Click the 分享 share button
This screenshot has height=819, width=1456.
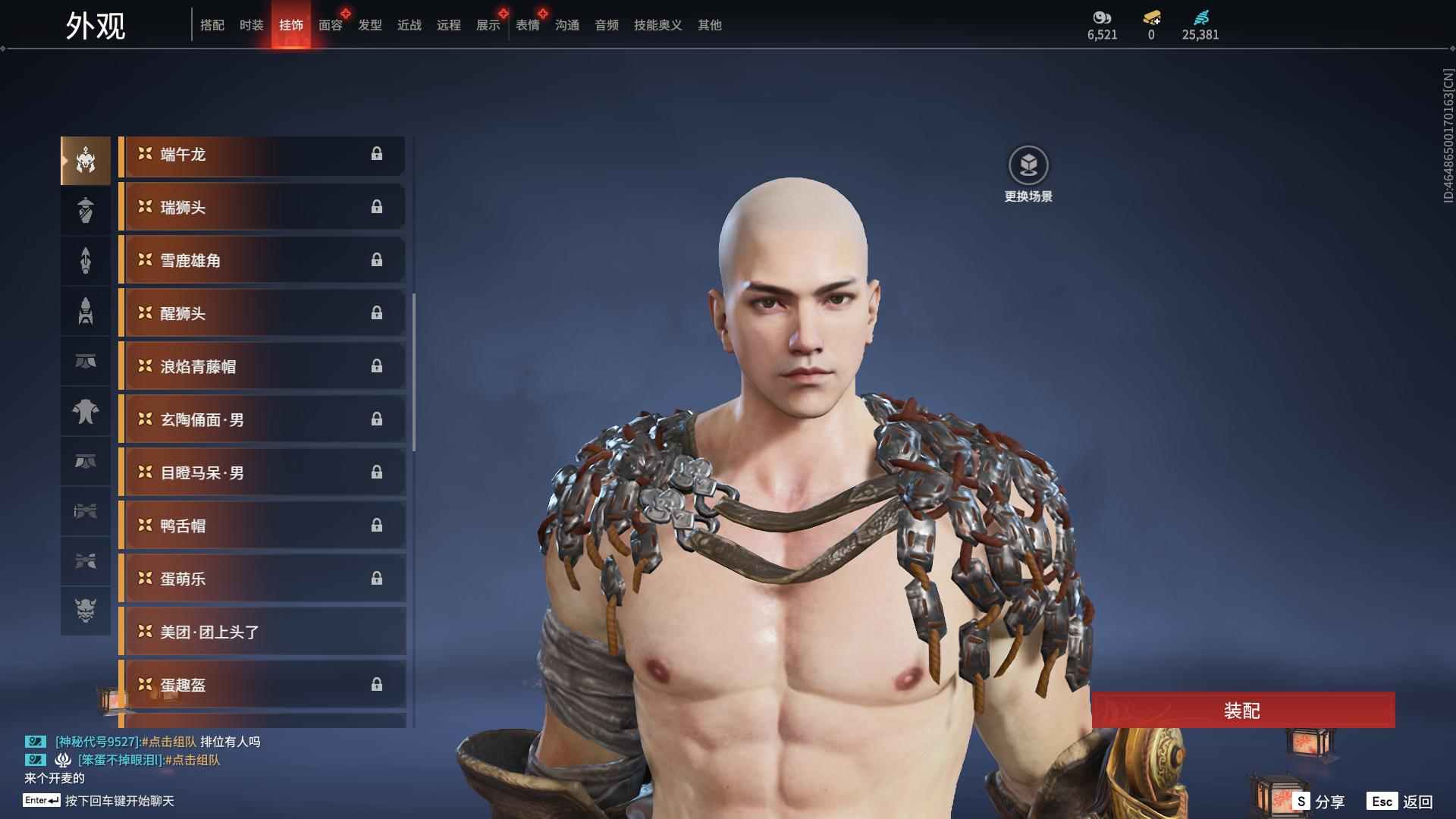click(1319, 802)
